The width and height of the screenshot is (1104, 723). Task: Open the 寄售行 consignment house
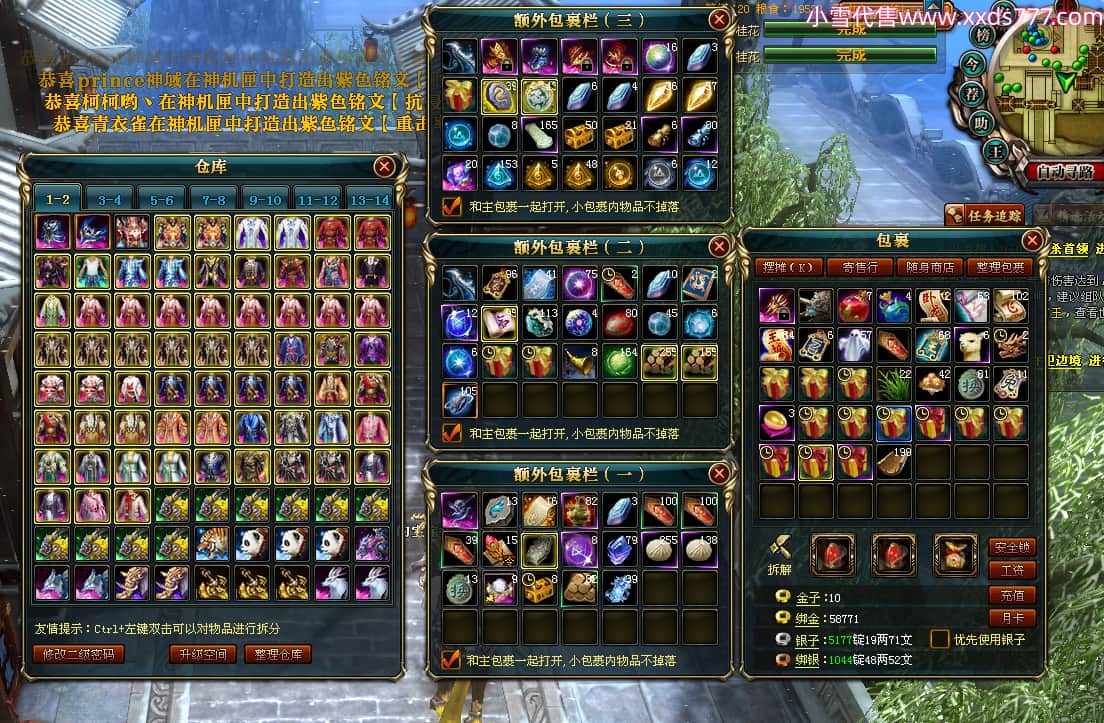click(x=859, y=267)
